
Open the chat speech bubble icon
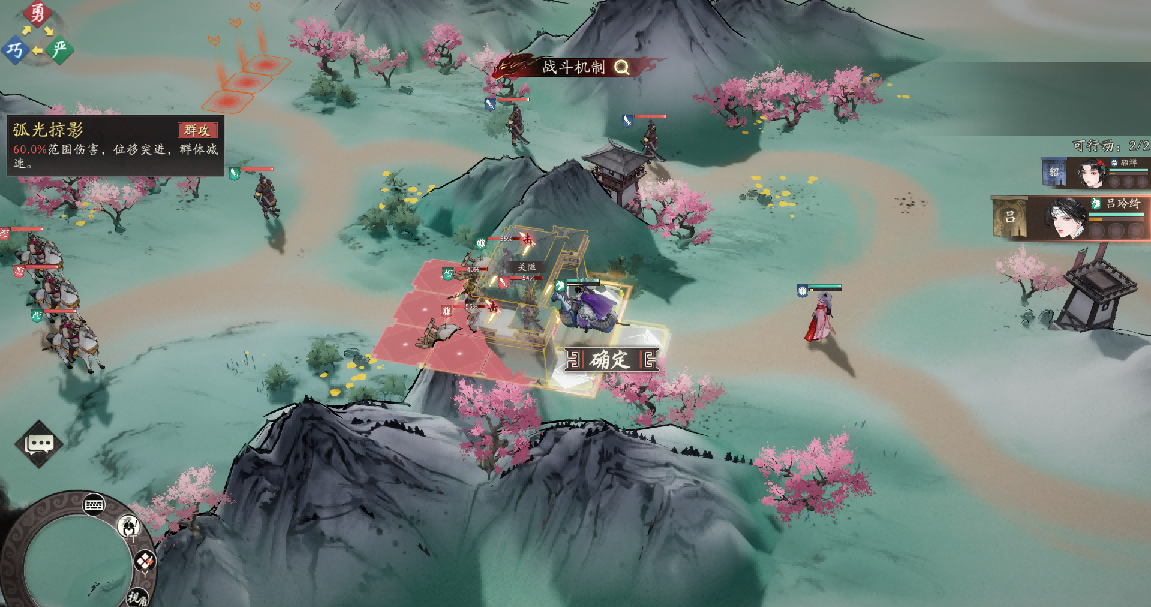[39, 443]
